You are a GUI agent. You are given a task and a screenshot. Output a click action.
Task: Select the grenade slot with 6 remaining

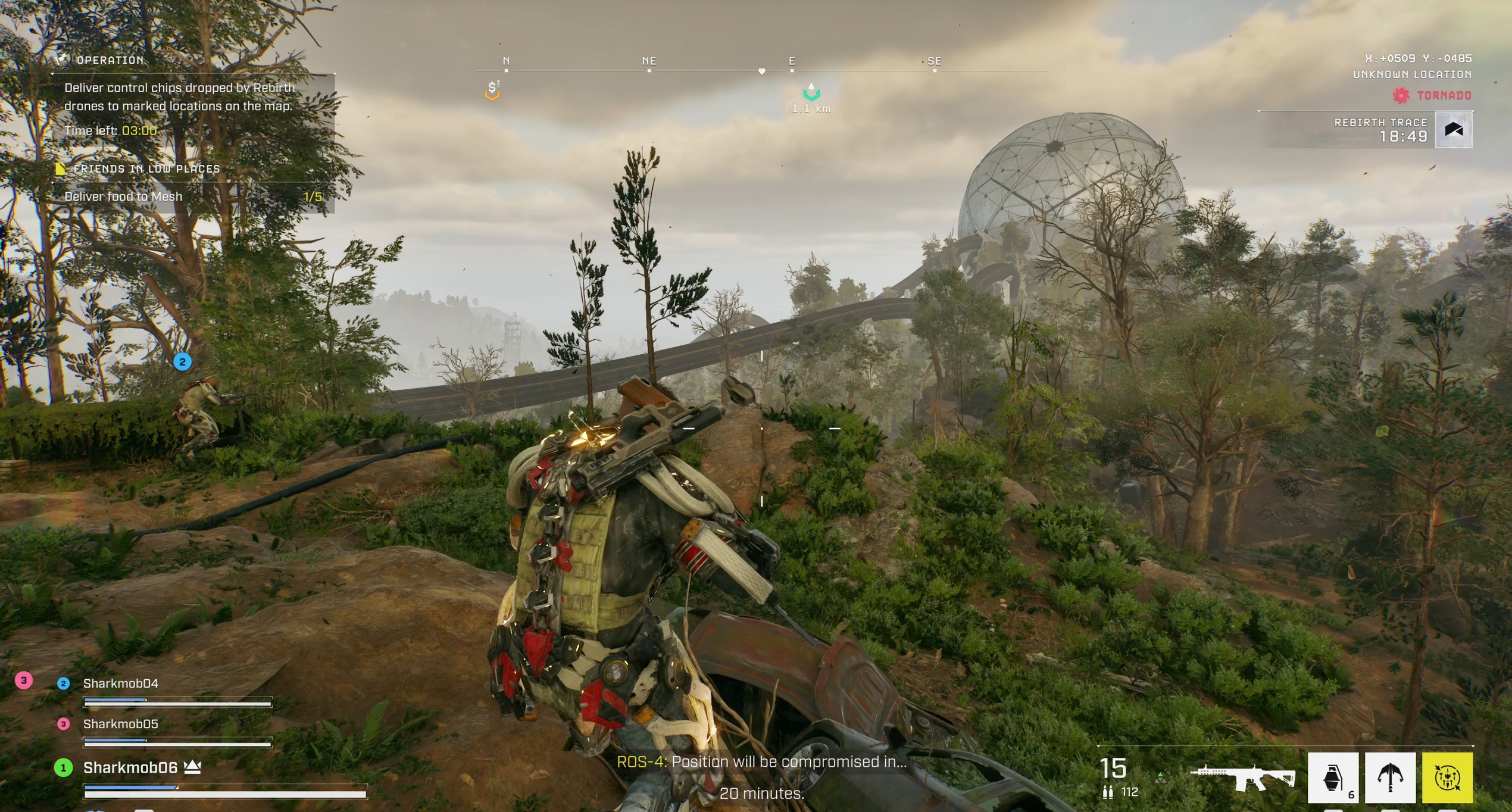[1333, 777]
